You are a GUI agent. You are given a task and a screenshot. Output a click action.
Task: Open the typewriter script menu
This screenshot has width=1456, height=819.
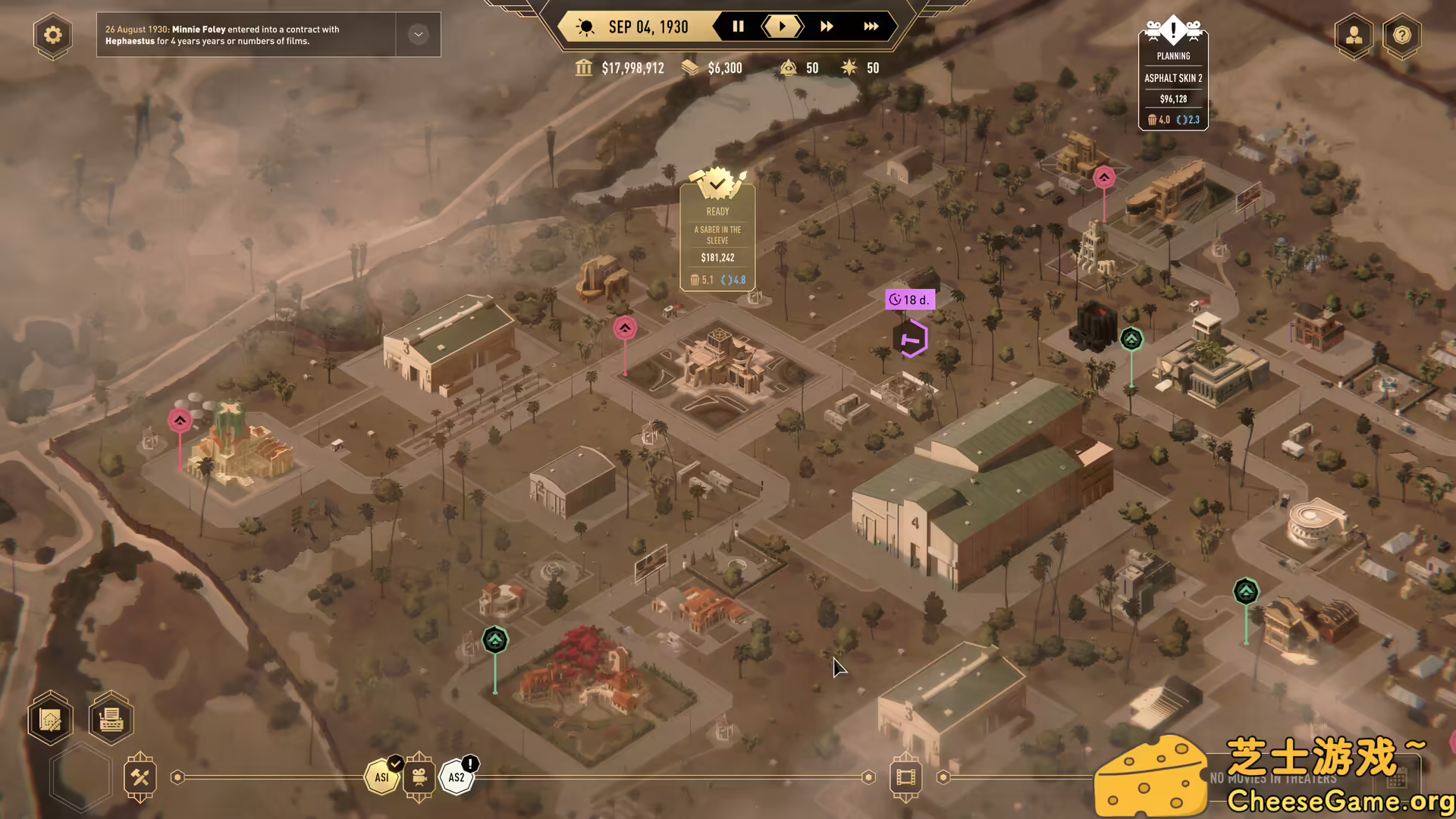click(x=111, y=718)
